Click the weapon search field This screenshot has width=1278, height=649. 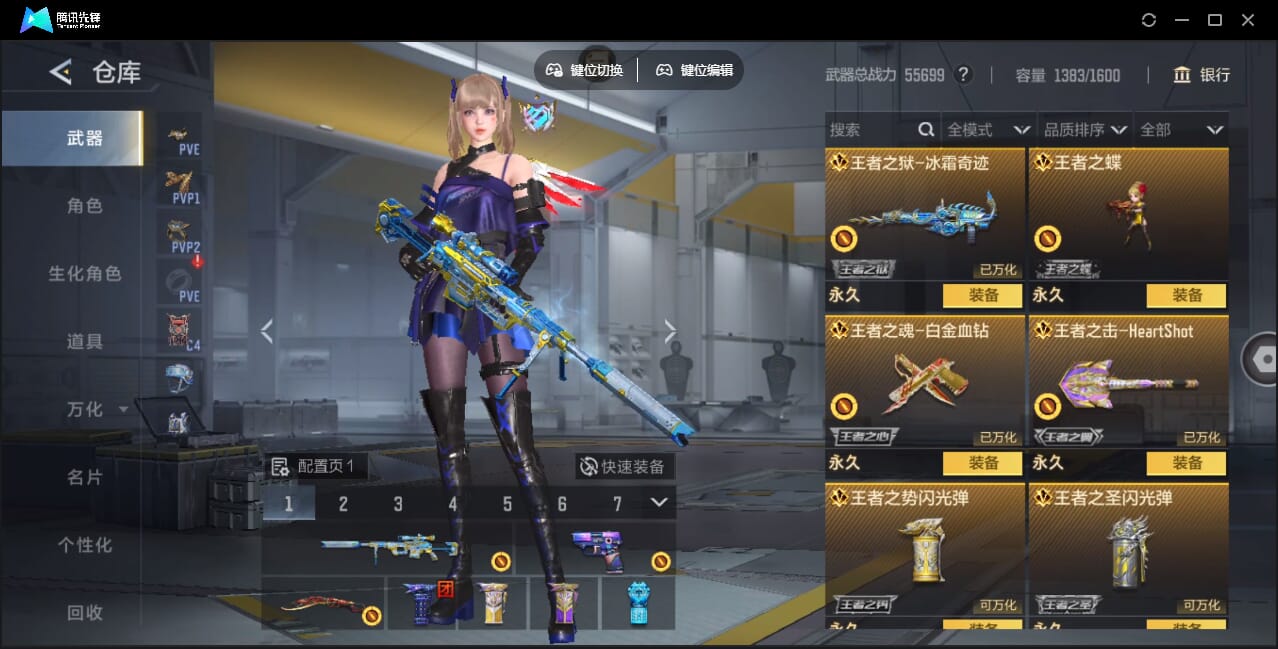click(x=872, y=130)
